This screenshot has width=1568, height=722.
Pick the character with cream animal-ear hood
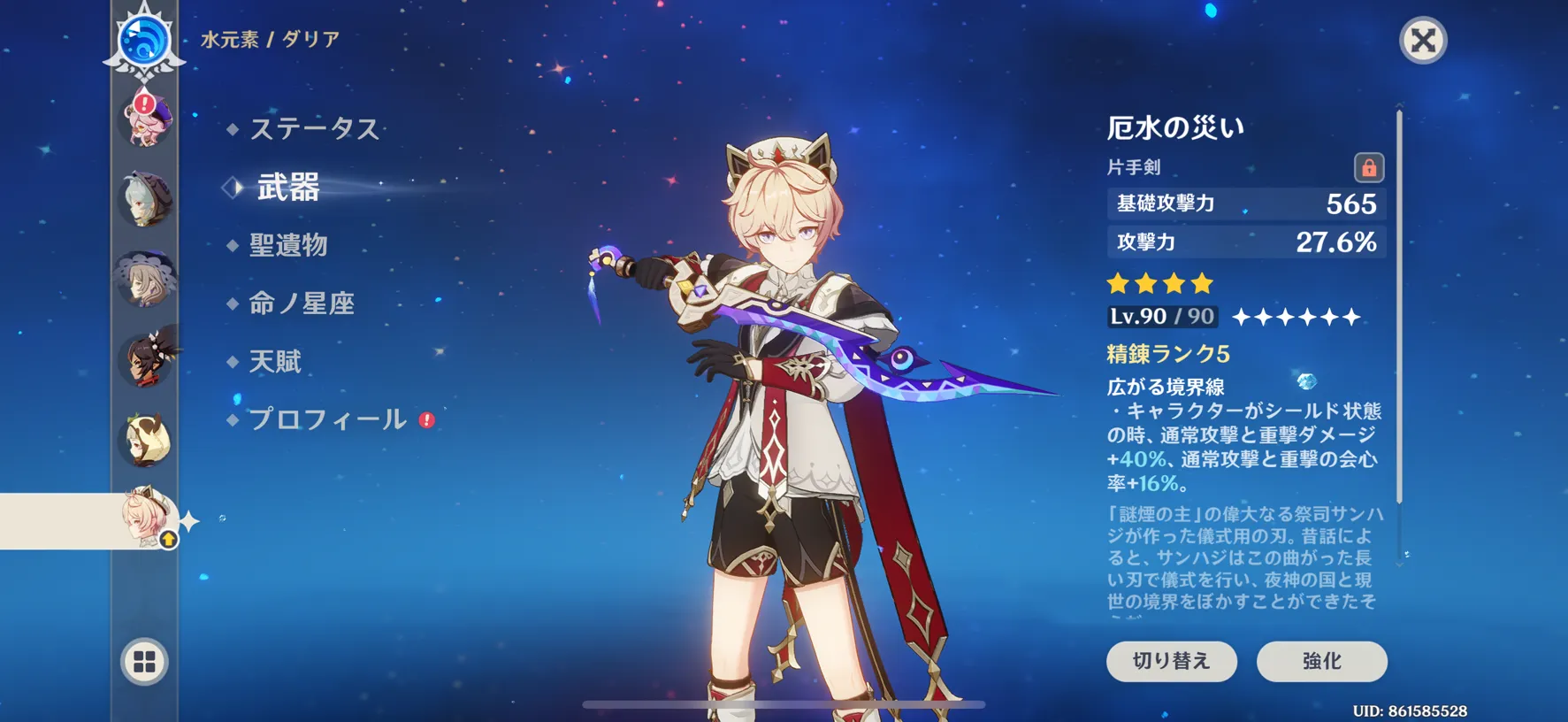click(145, 440)
